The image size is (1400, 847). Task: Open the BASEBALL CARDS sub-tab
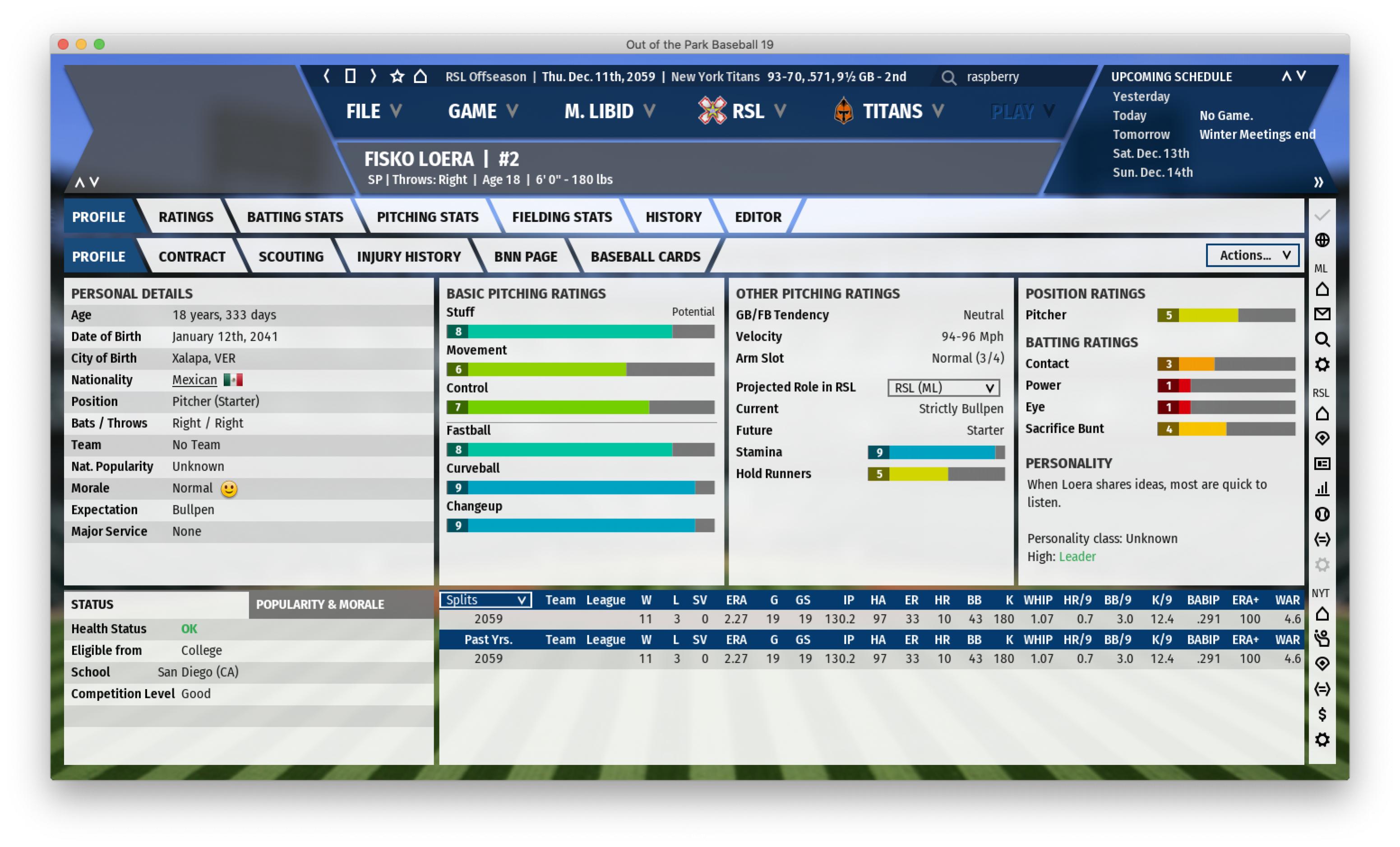(x=646, y=256)
